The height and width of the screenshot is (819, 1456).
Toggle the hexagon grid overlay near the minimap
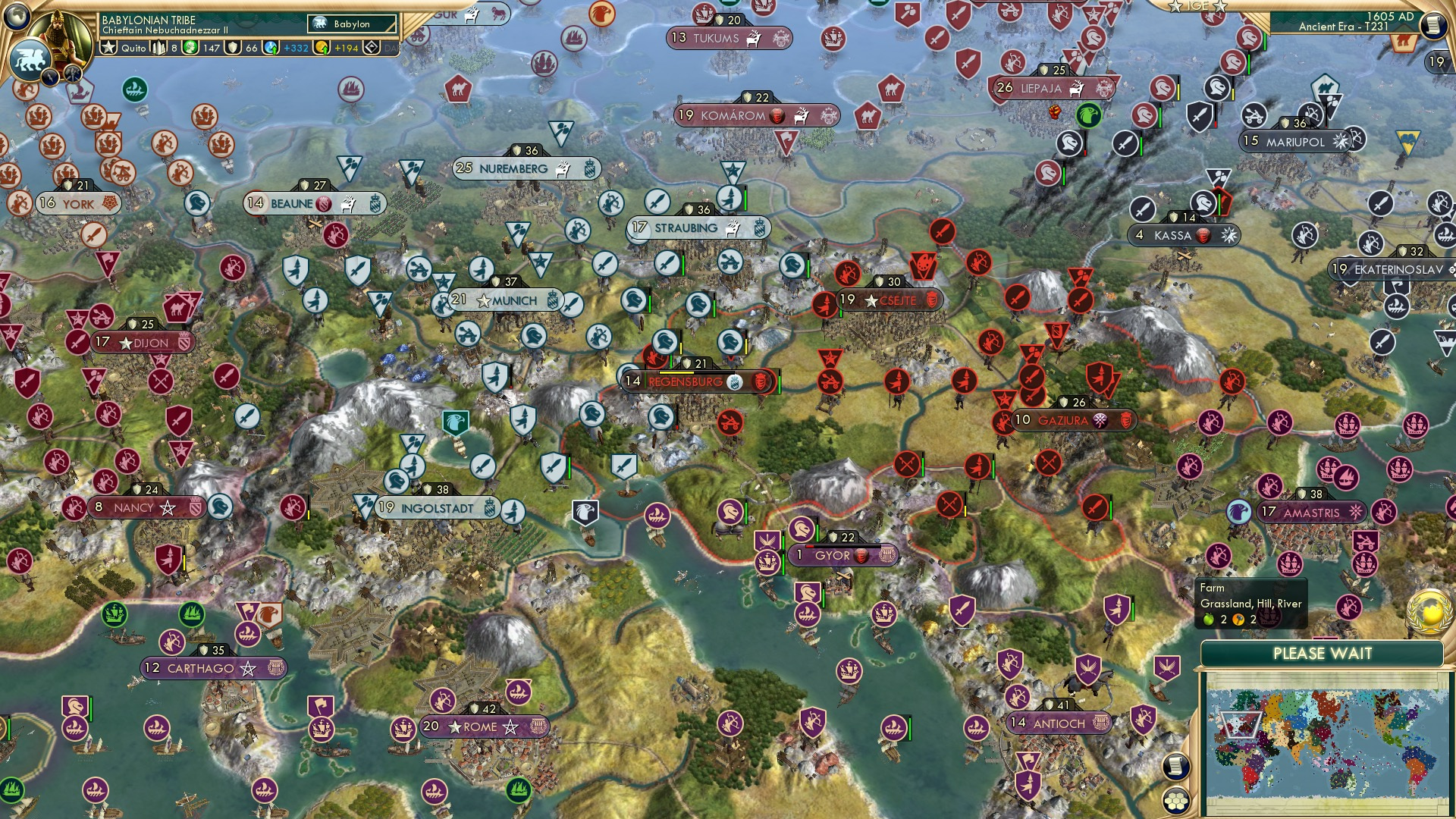(1176, 801)
